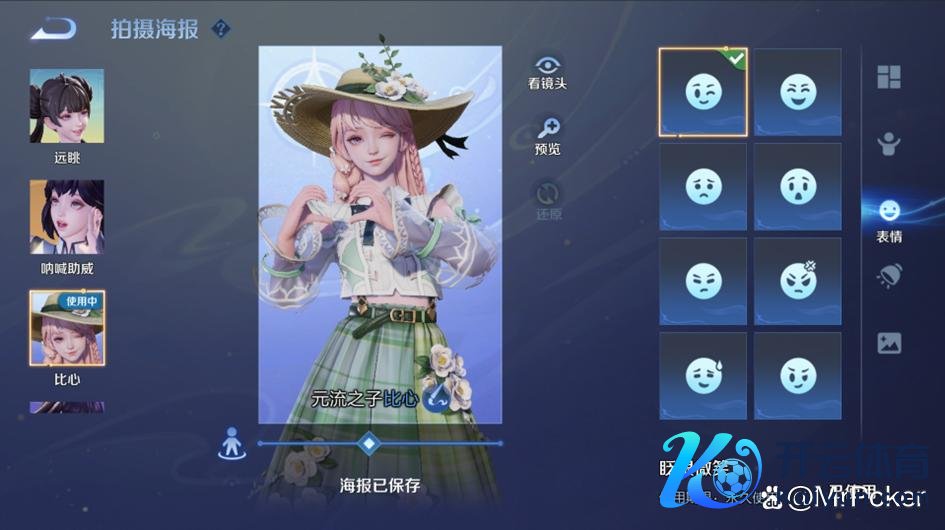Screen dimensions: 945x530
Task: Open the help question mark beside 拍摄海报
Action: (222, 29)
